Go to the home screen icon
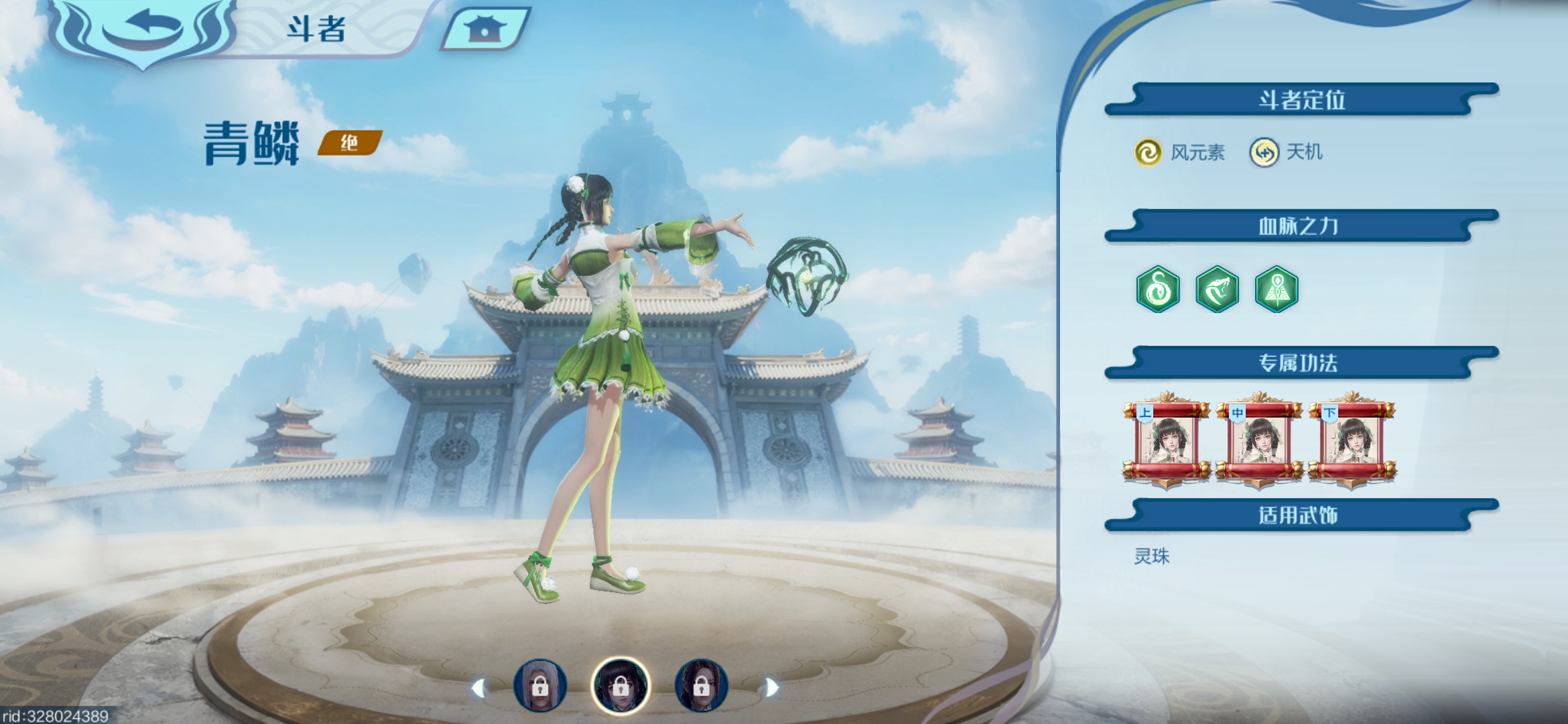 tap(484, 28)
